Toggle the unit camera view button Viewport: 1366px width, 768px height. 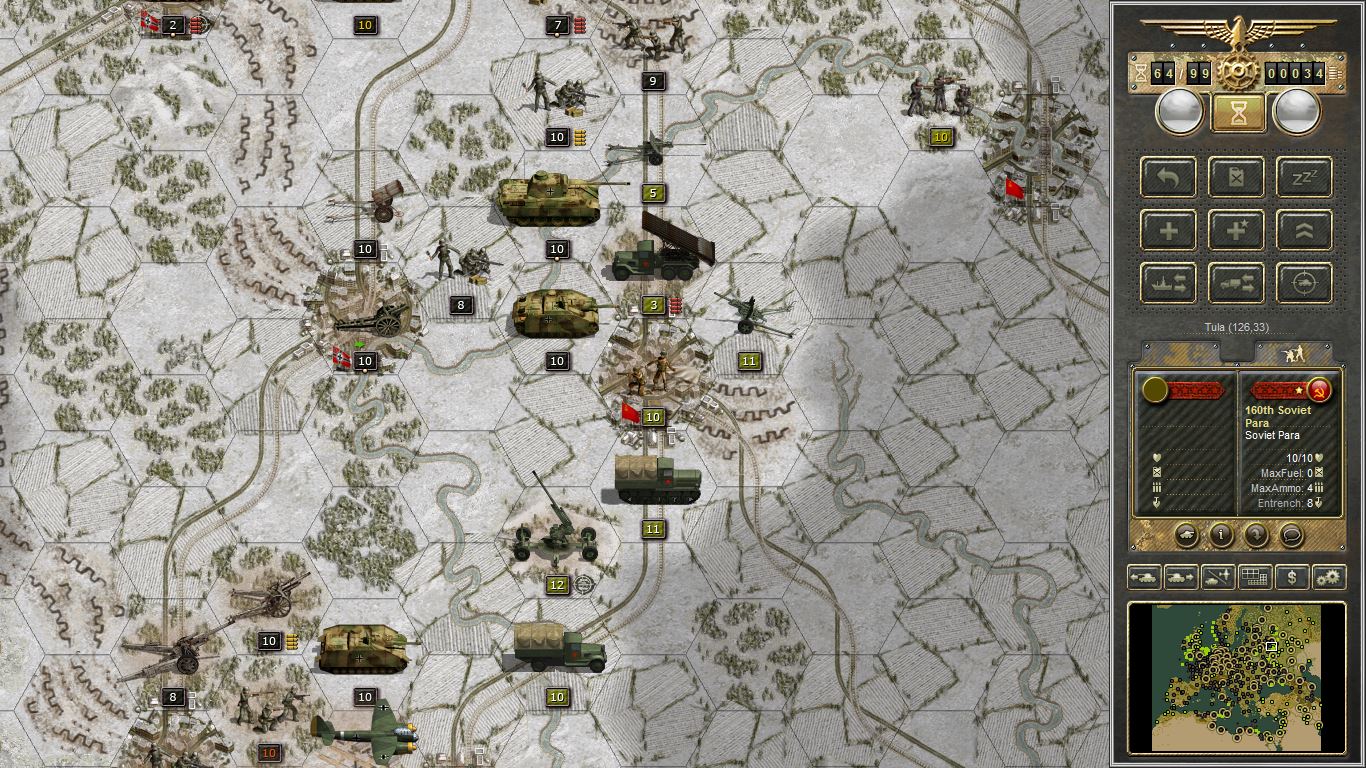[1187, 534]
